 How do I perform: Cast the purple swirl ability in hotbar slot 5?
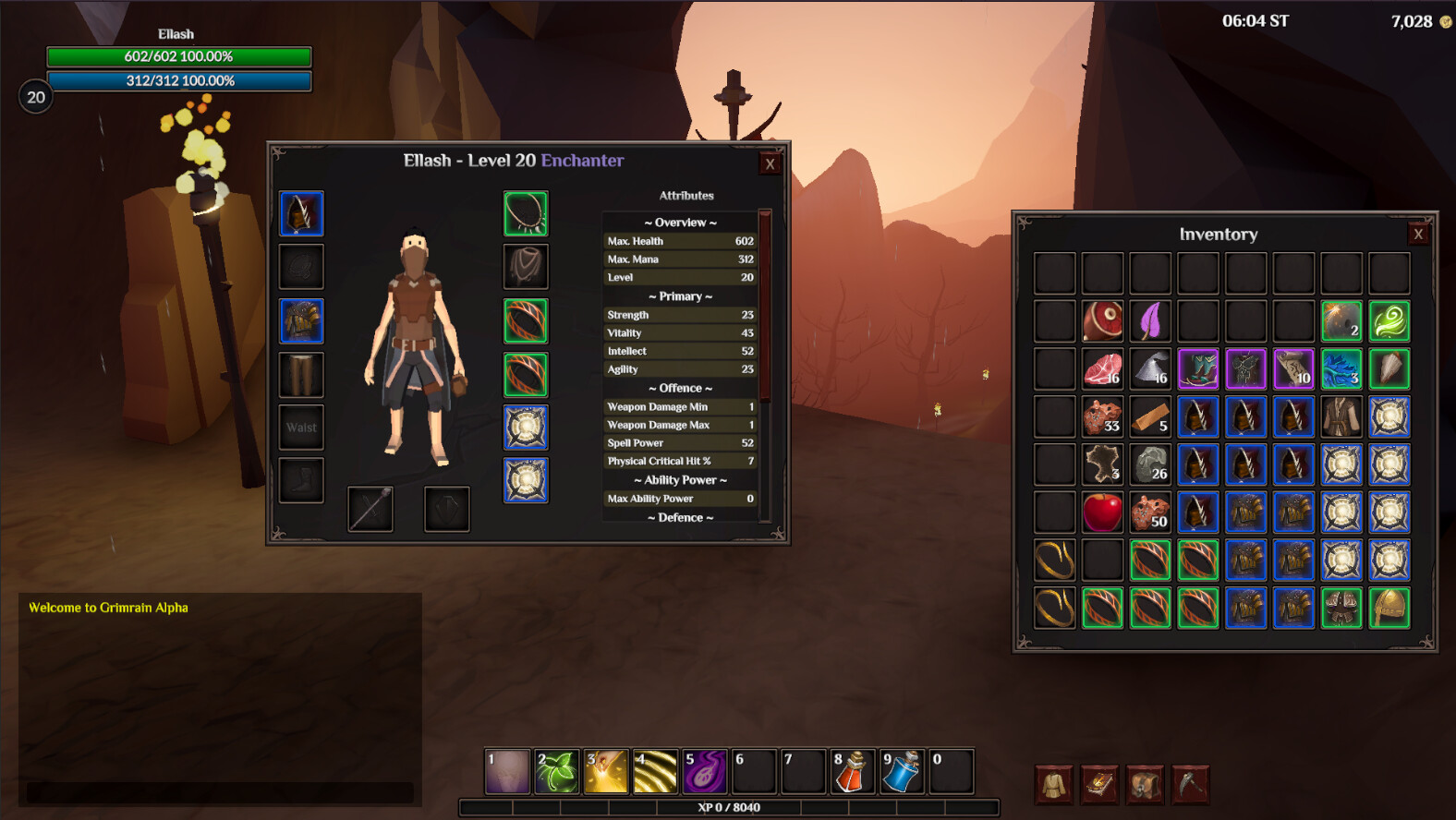(x=704, y=770)
